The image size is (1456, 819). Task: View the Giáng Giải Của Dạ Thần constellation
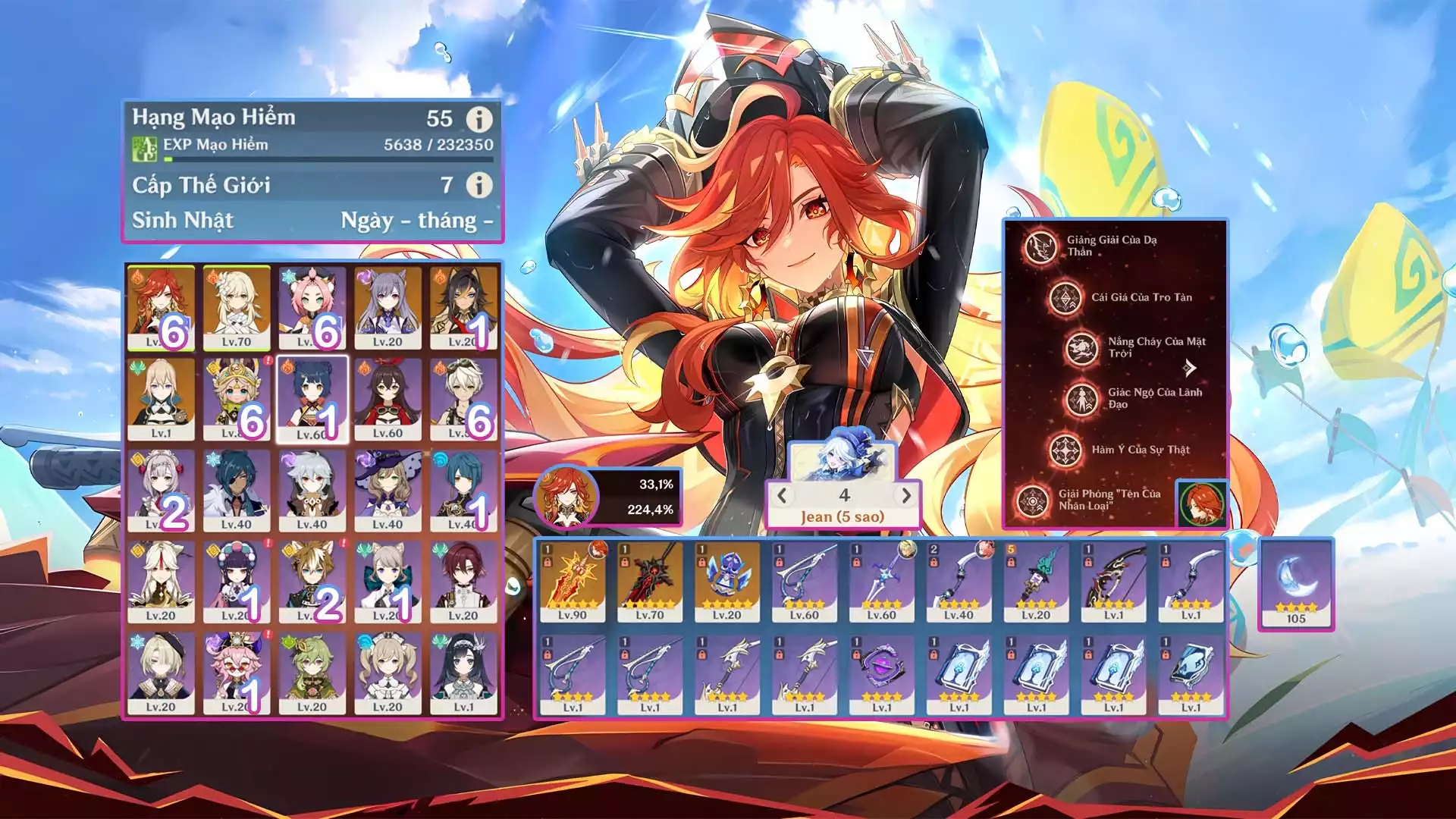tap(1040, 246)
